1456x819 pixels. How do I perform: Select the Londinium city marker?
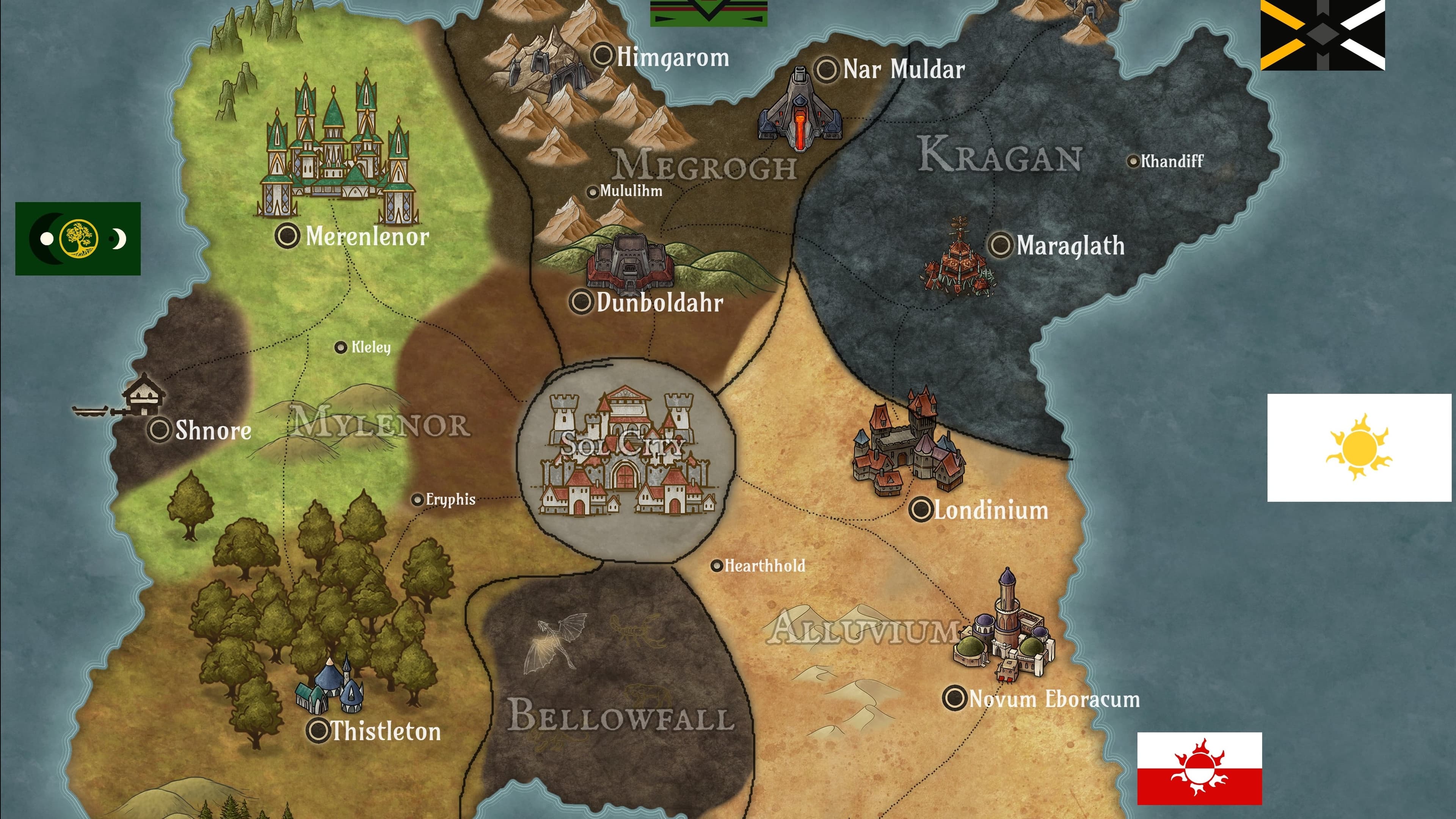(x=921, y=509)
